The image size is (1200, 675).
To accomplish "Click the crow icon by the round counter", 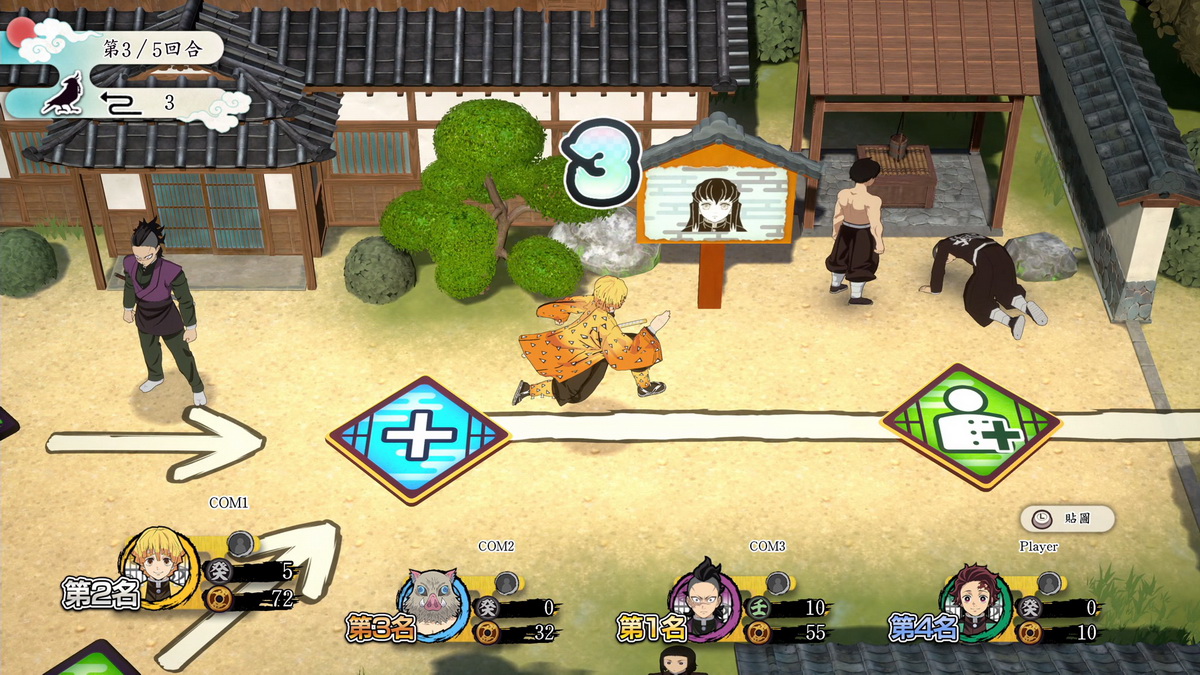I will [x=64, y=95].
